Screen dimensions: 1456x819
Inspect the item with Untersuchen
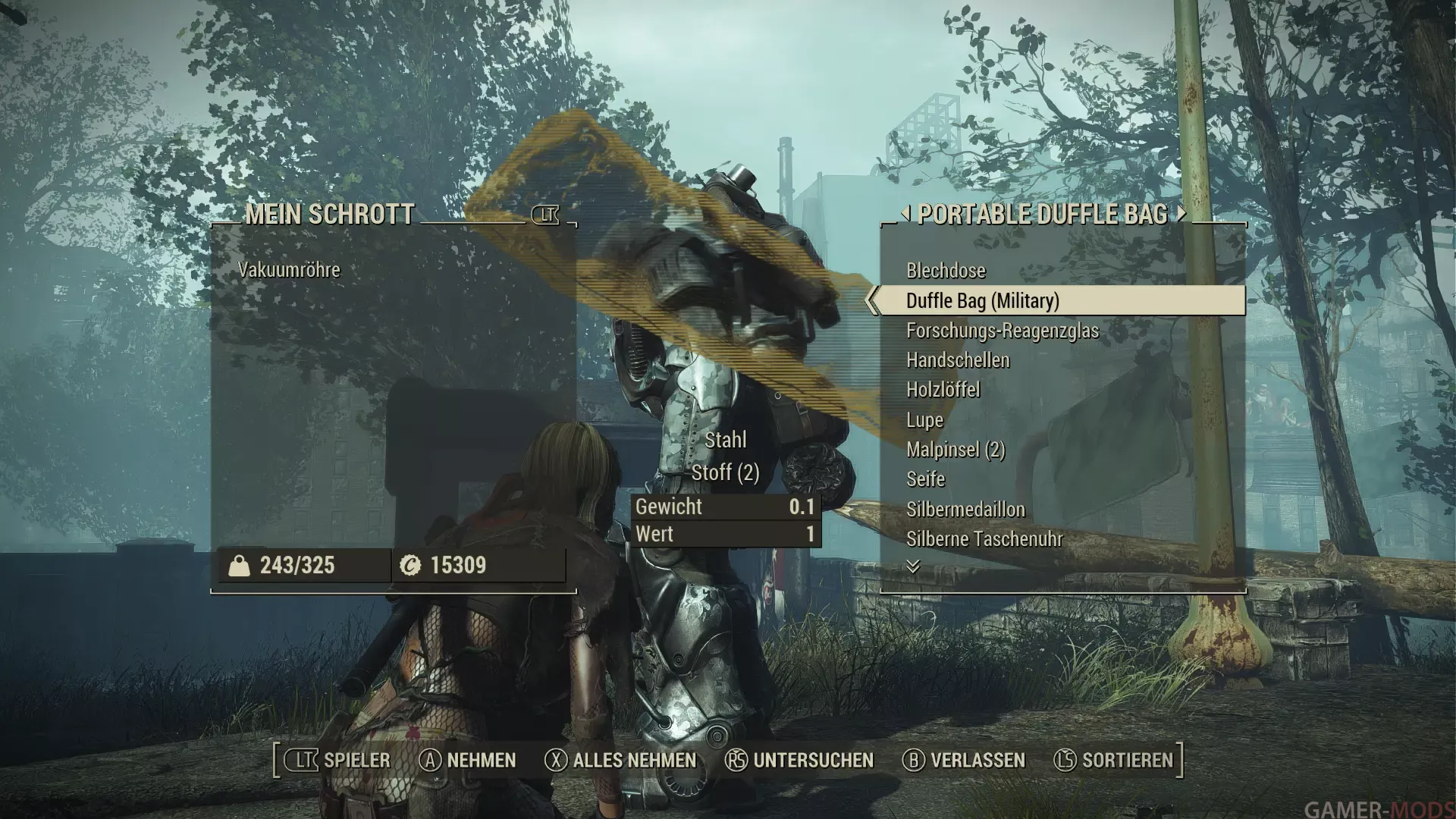799,761
